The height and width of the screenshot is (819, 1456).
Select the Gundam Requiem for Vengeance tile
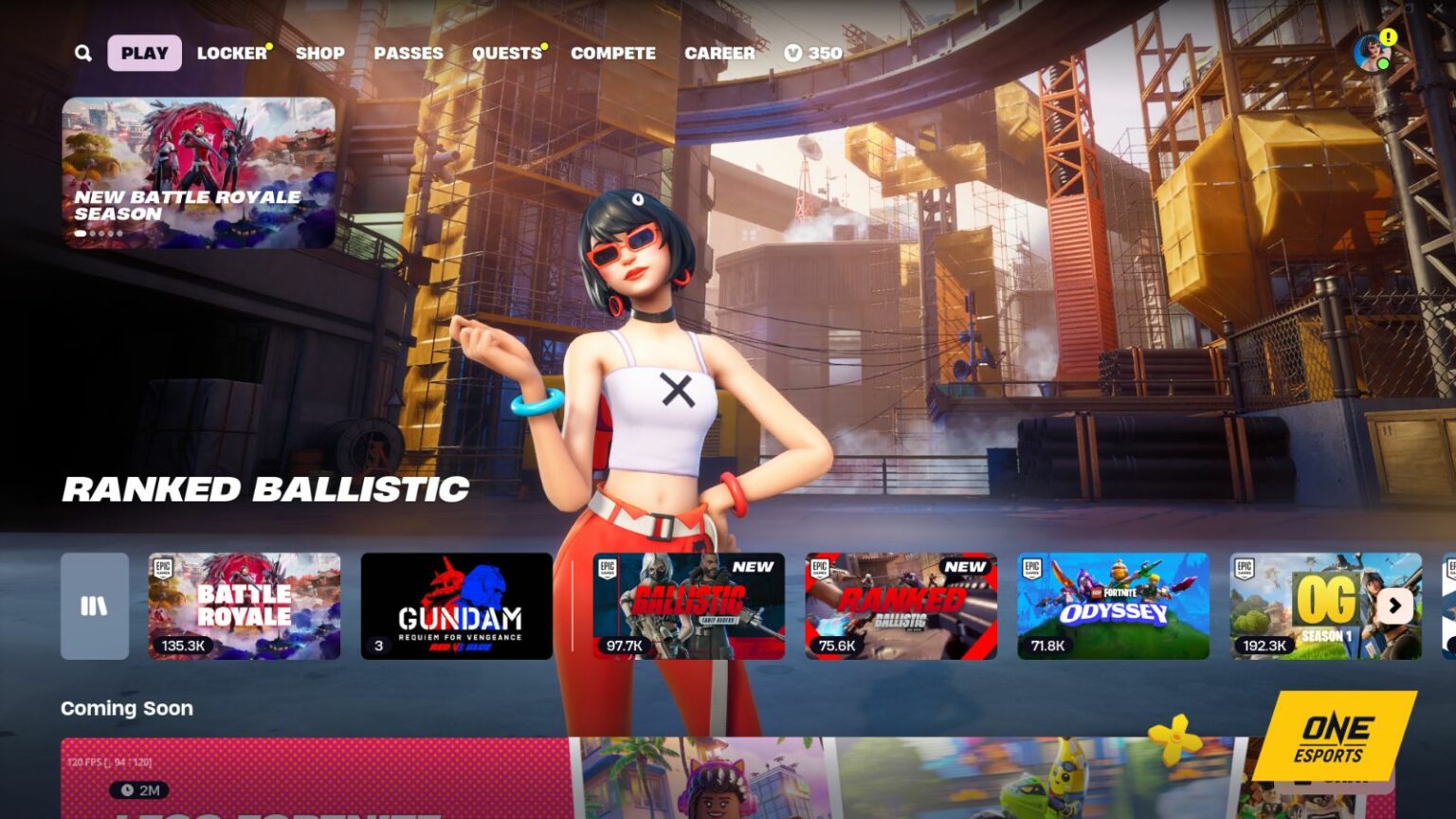458,607
